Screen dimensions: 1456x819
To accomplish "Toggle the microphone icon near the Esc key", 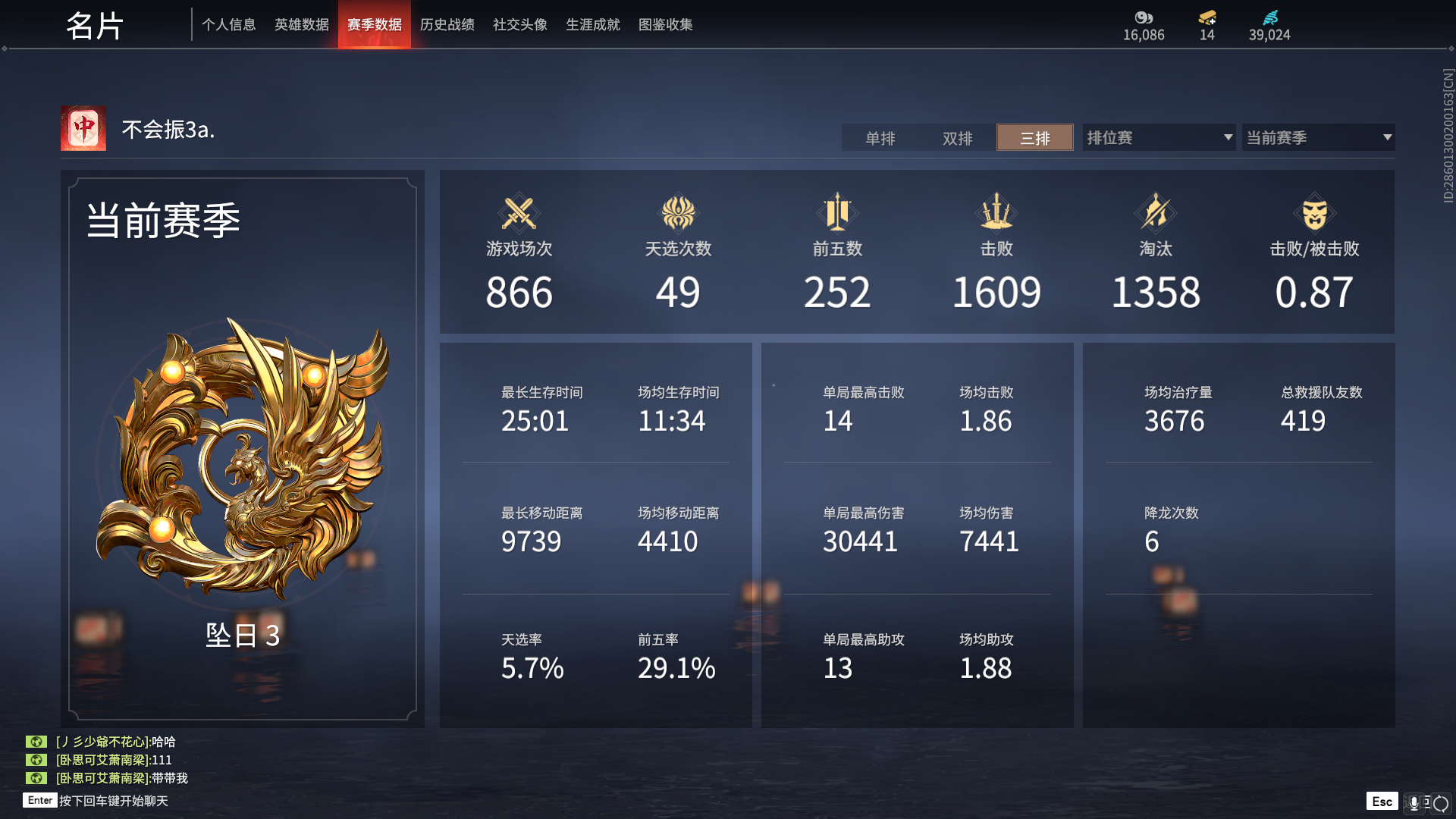I will [x=1414, y=802].
